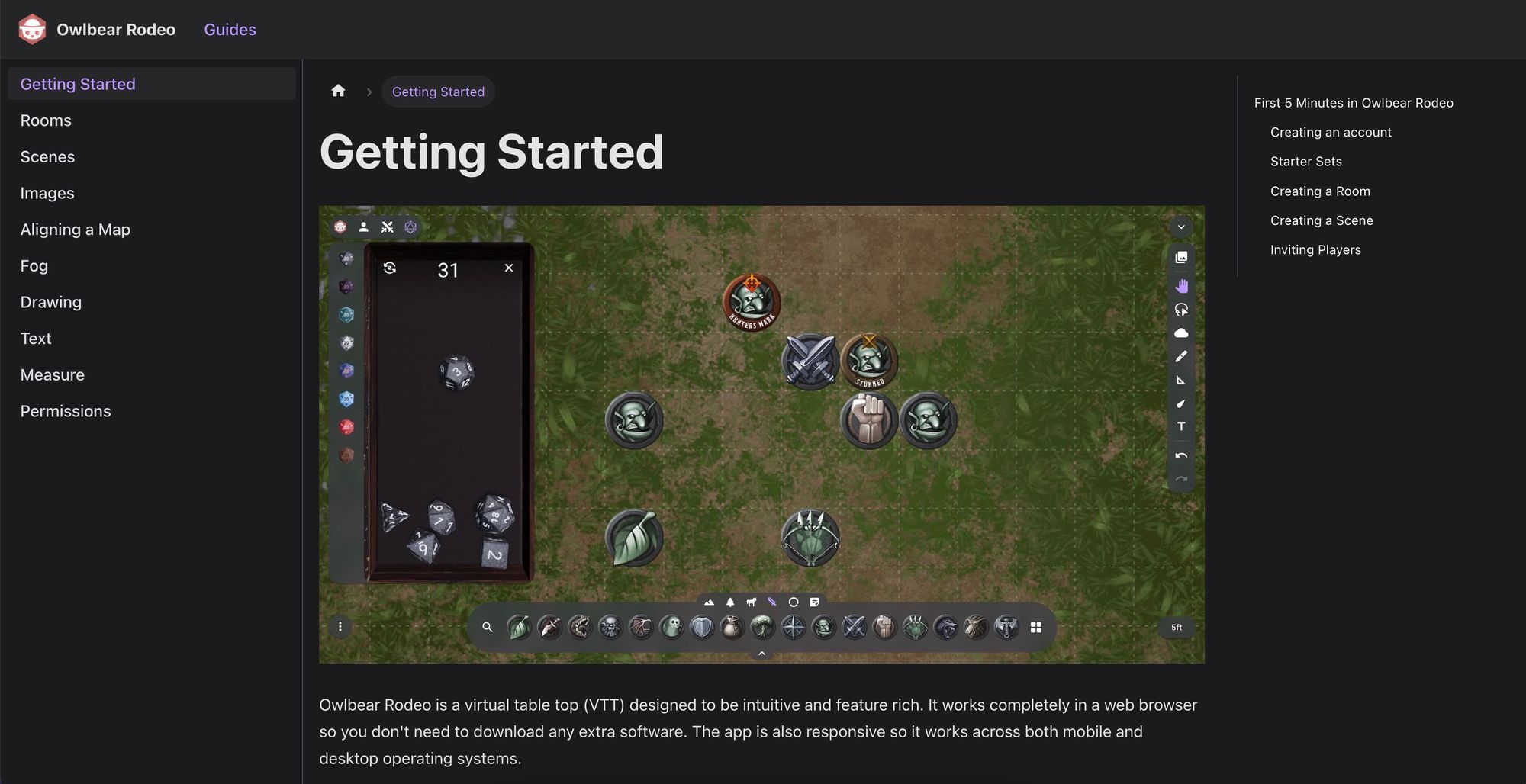Screen dimensions: 1526x784
Task: Select the red d20 die in the dice sidebar
Action: point(346,427)
